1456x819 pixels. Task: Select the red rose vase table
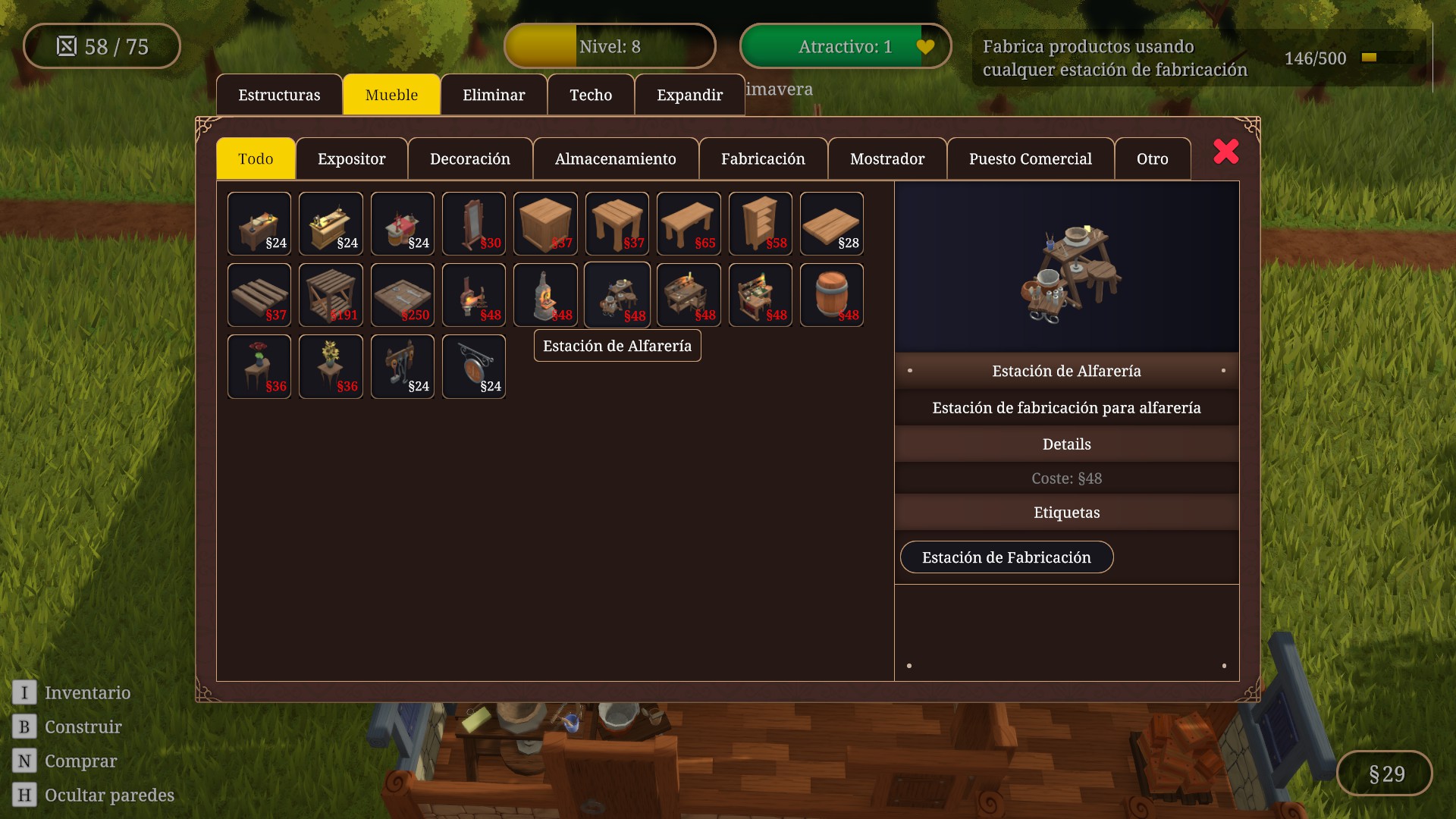coord(259,366)
